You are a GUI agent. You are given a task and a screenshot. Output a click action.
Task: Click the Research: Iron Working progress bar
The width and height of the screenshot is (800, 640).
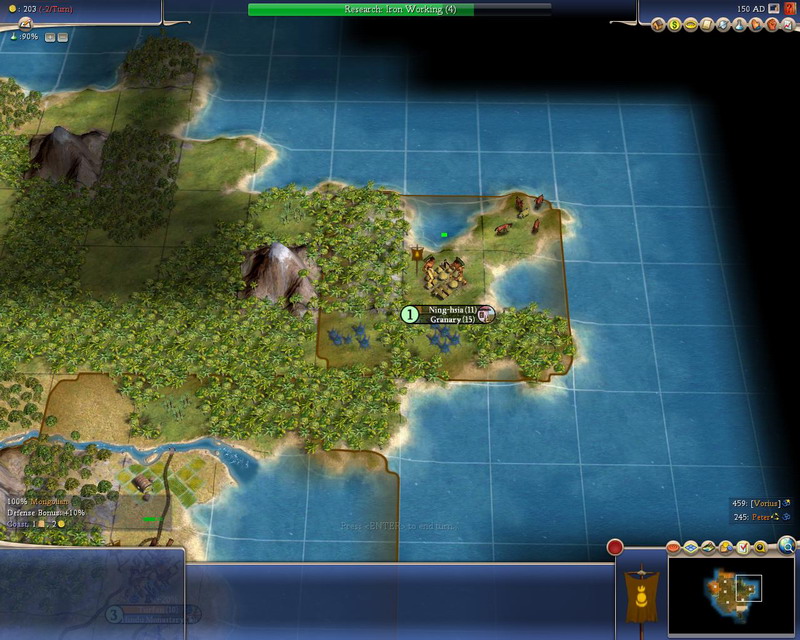[399, 9]
